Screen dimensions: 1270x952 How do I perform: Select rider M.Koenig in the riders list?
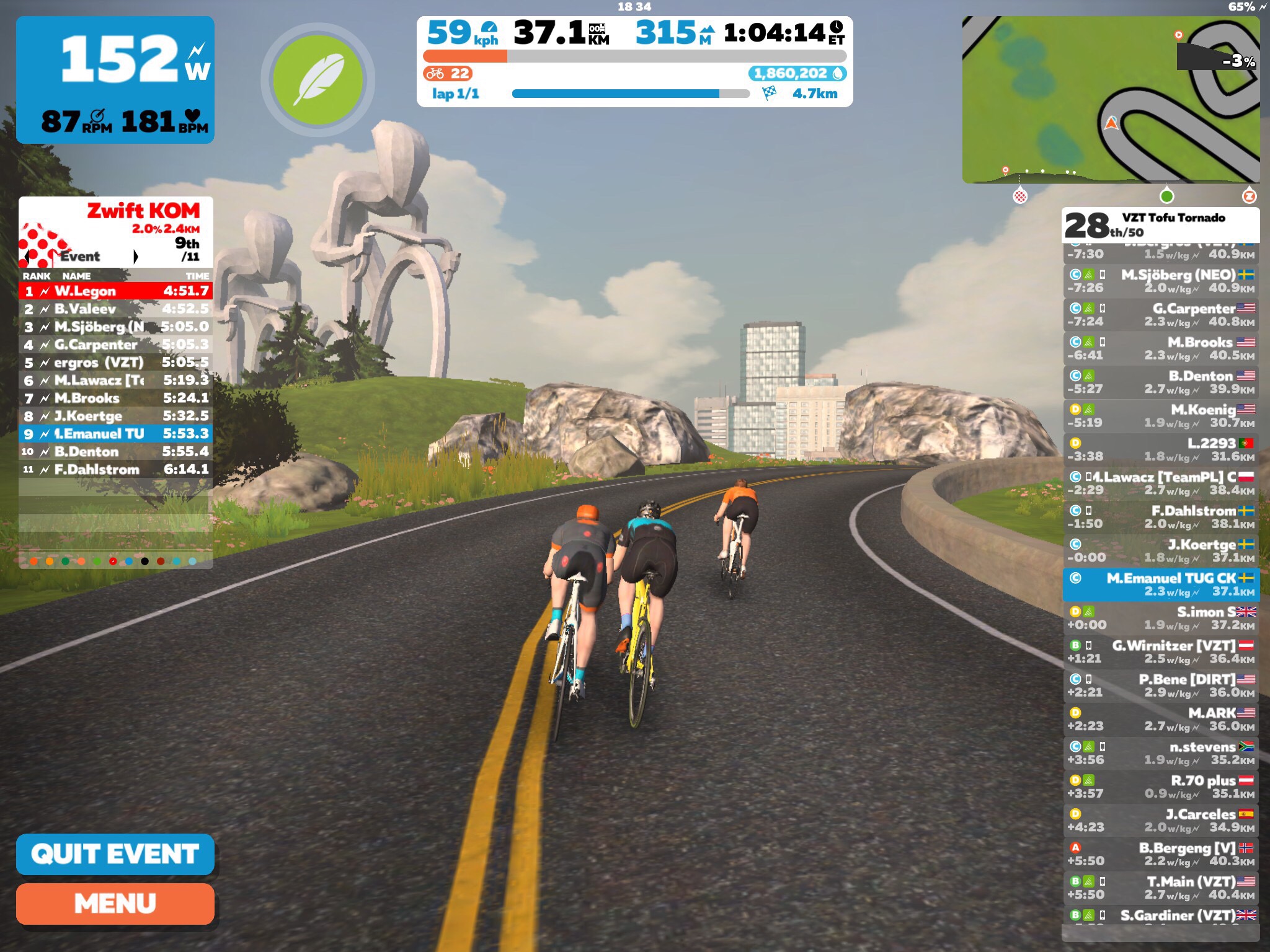1161,416
